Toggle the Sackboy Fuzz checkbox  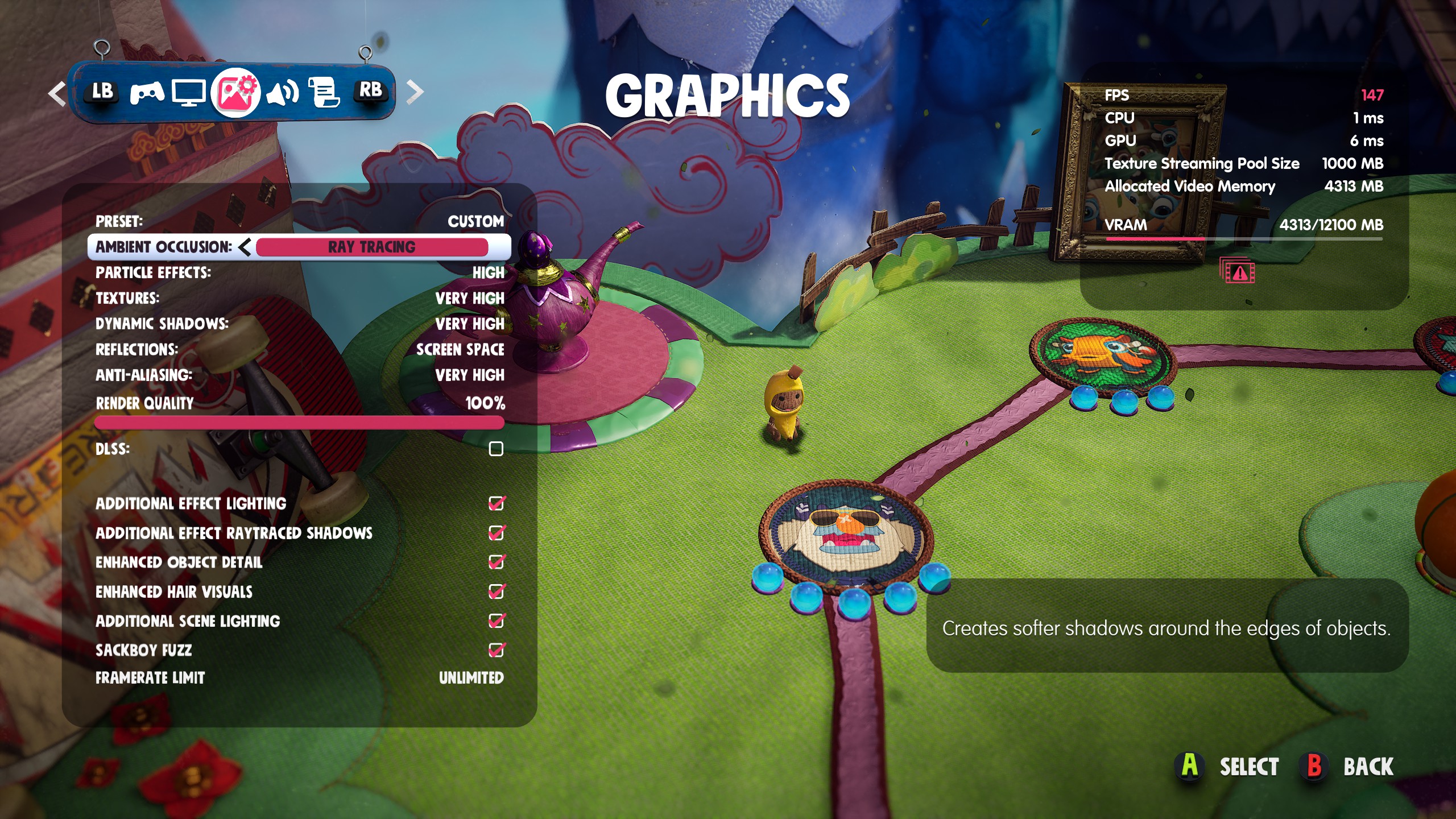tap(496, 650)
